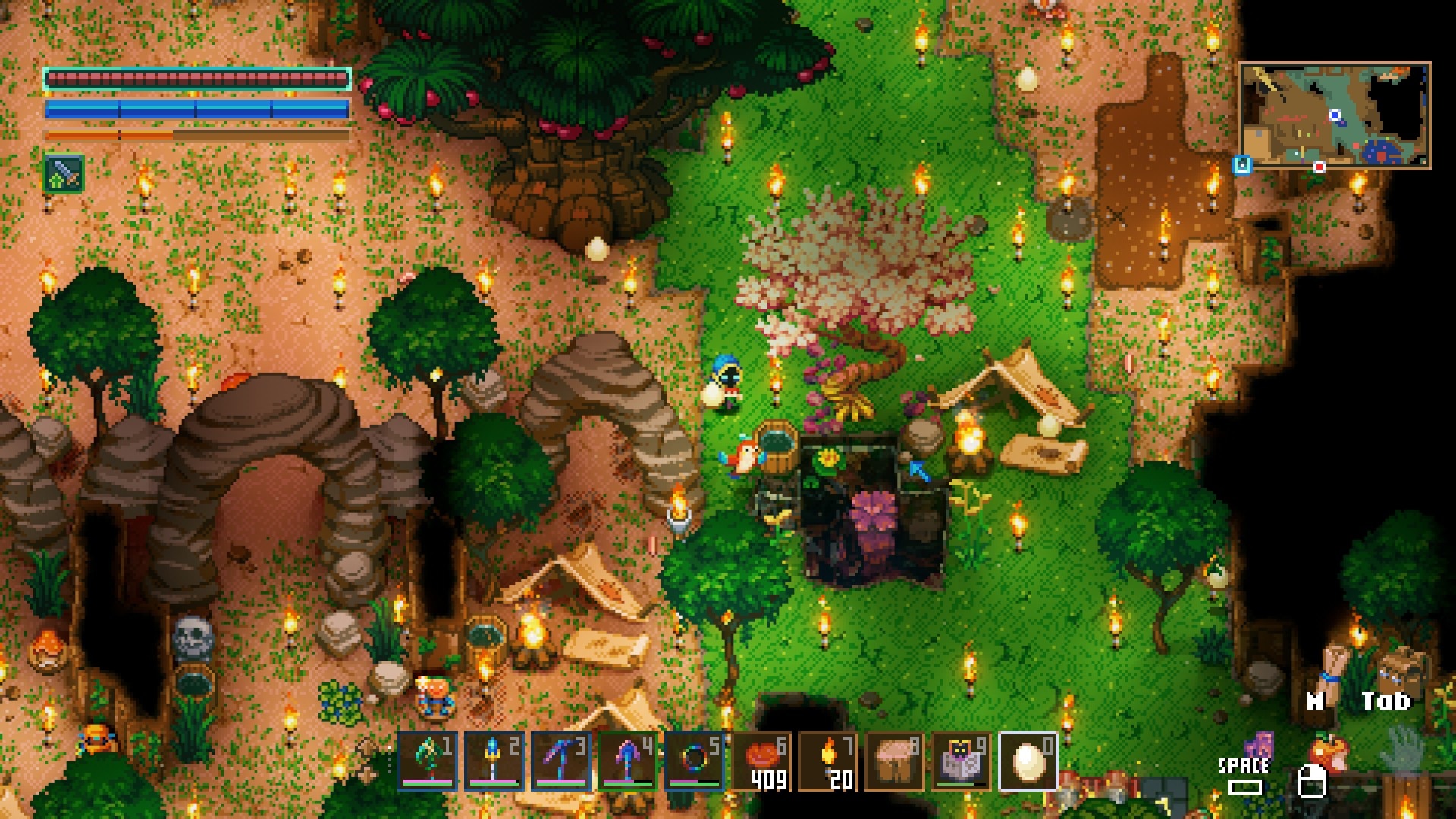This screenshot has width=1456, height=819.
Task: Select the blue and gold staff slot
Action: click(x=494, y=761)
